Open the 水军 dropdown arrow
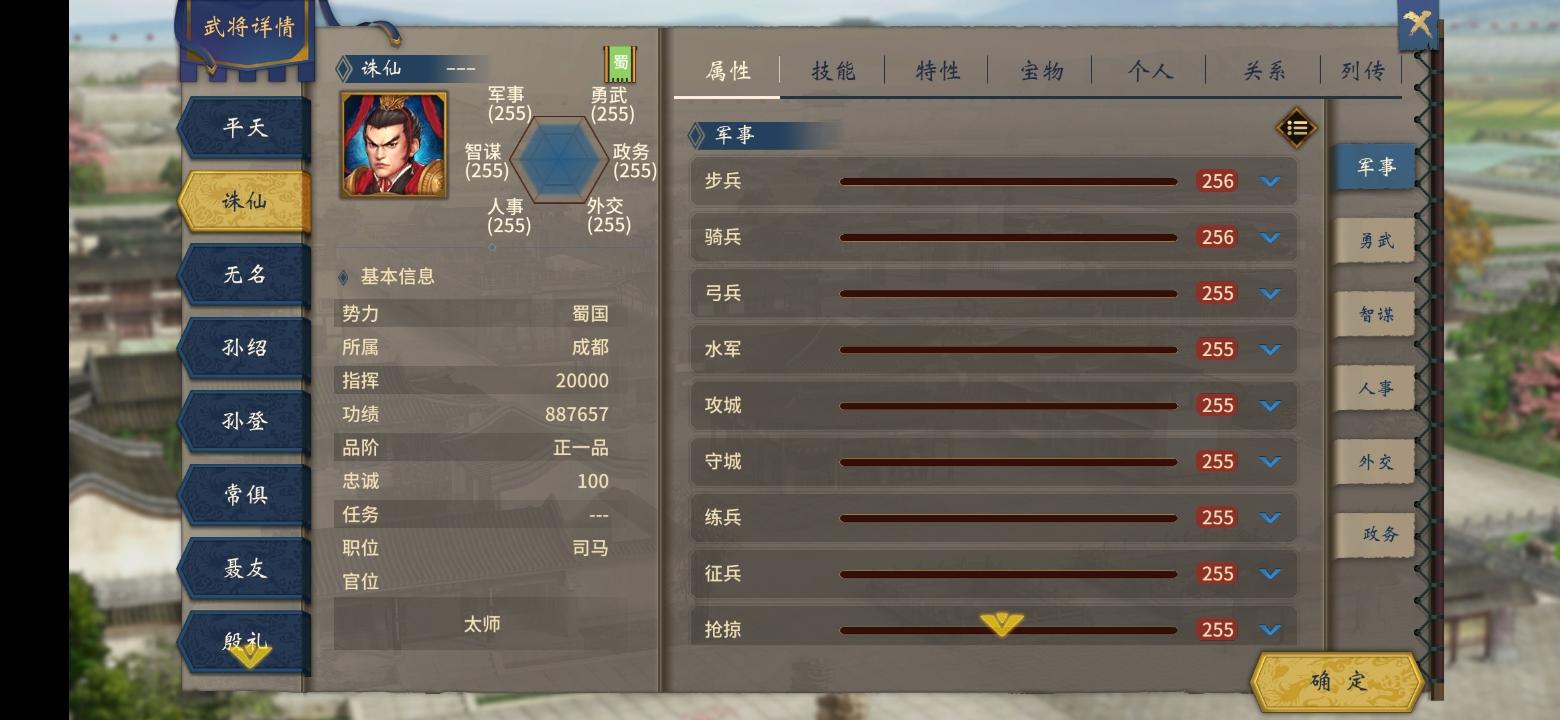This screenshot has width=1560, height=720. pos(1271,349)
